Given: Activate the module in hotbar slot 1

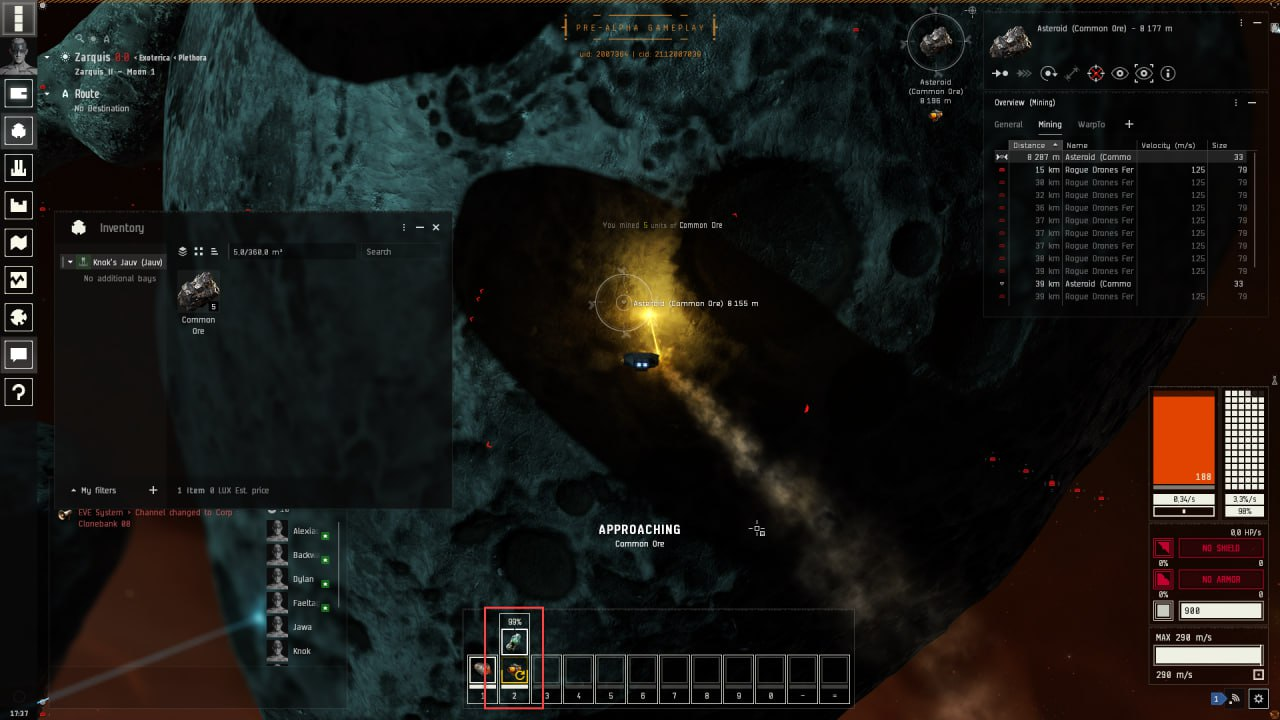Looking at the screenshot, I should click(x=482, y=670).
